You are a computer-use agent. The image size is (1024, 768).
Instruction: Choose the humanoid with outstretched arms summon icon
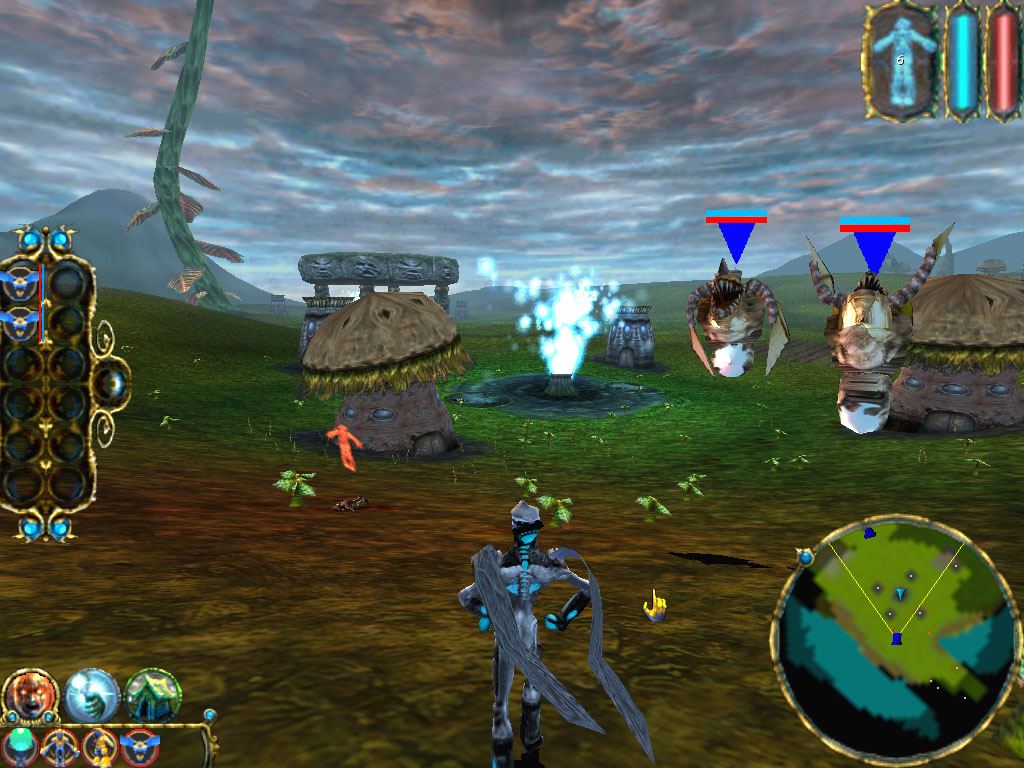click(58, 746)
